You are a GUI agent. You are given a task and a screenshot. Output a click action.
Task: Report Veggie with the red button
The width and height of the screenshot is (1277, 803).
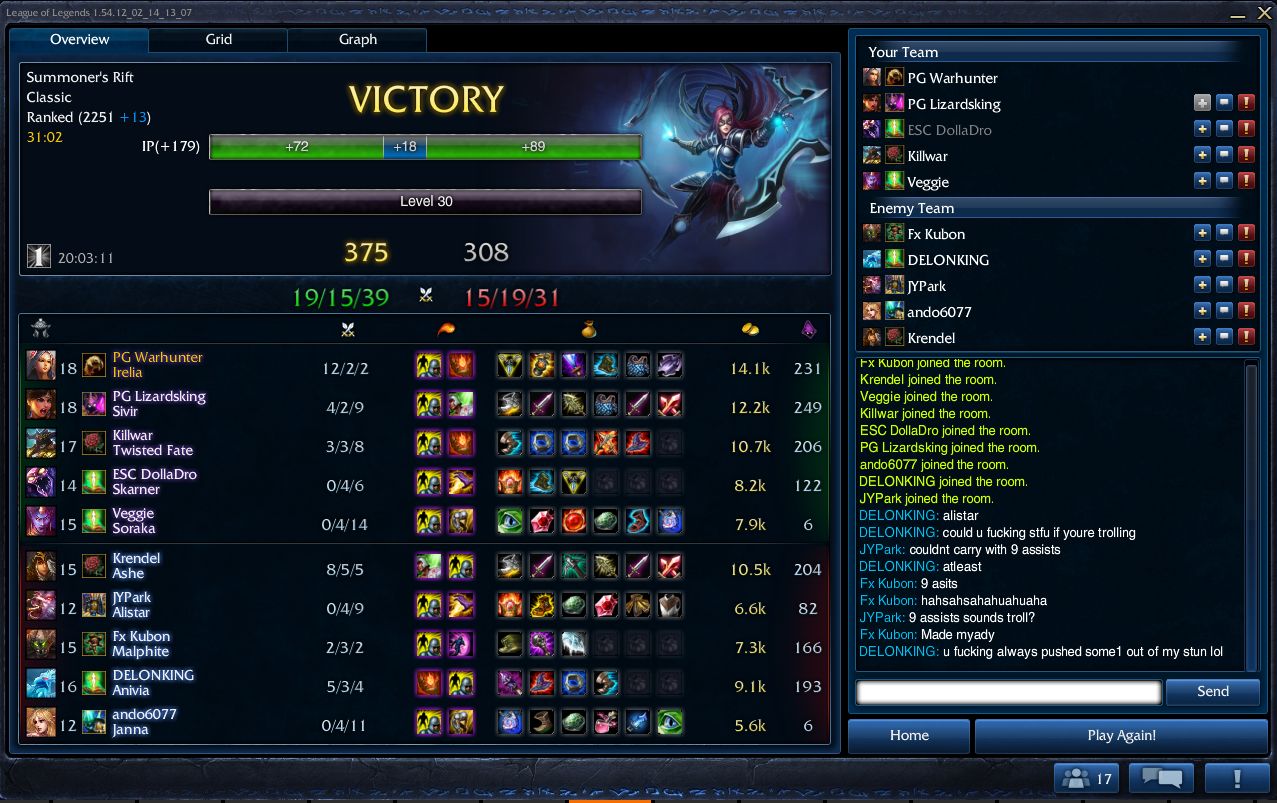(x=1246, y=182)
